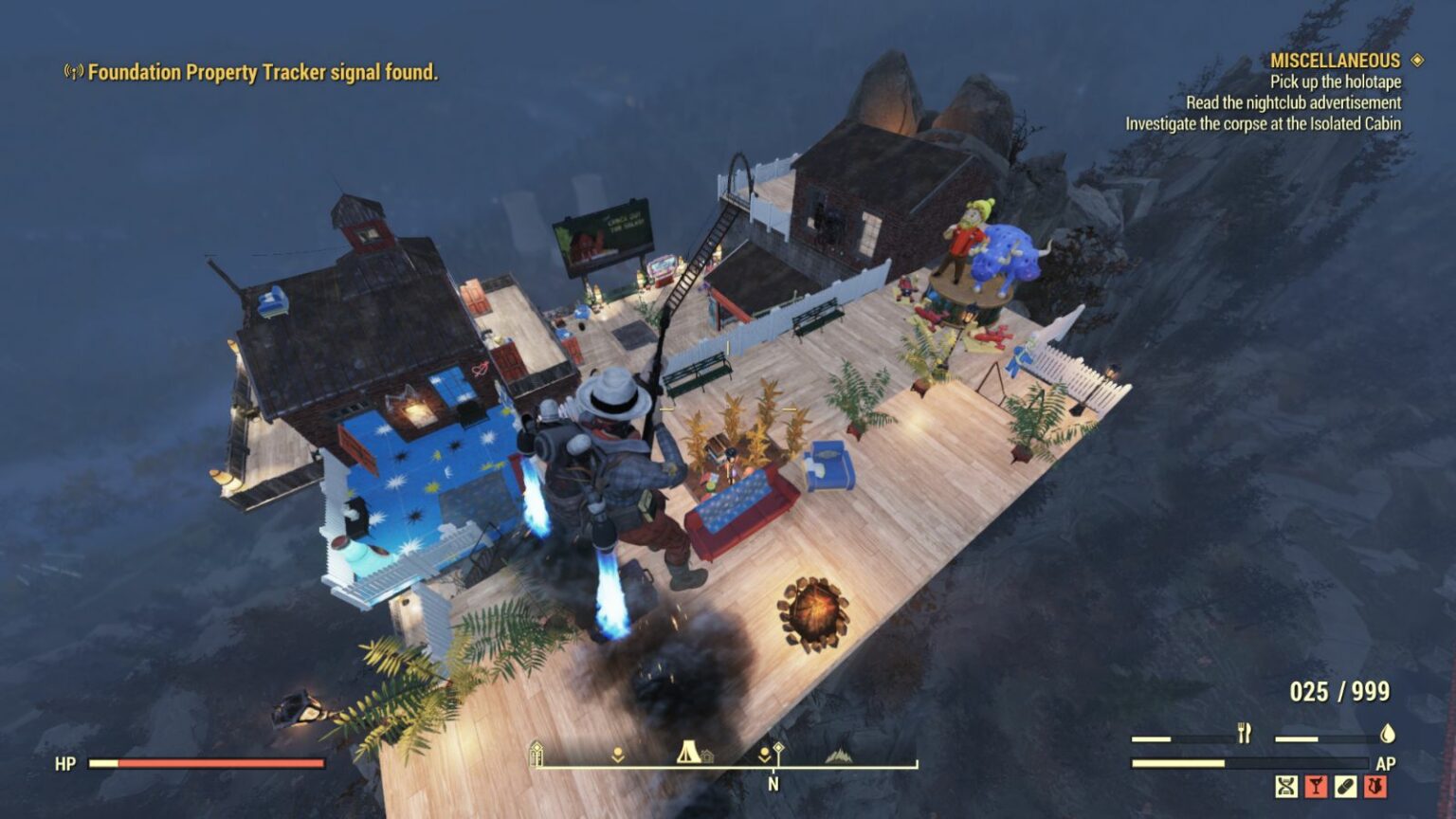The image size is (1456, 819).
Task: Select the water droplet thirst icon
Action: 1388,733
